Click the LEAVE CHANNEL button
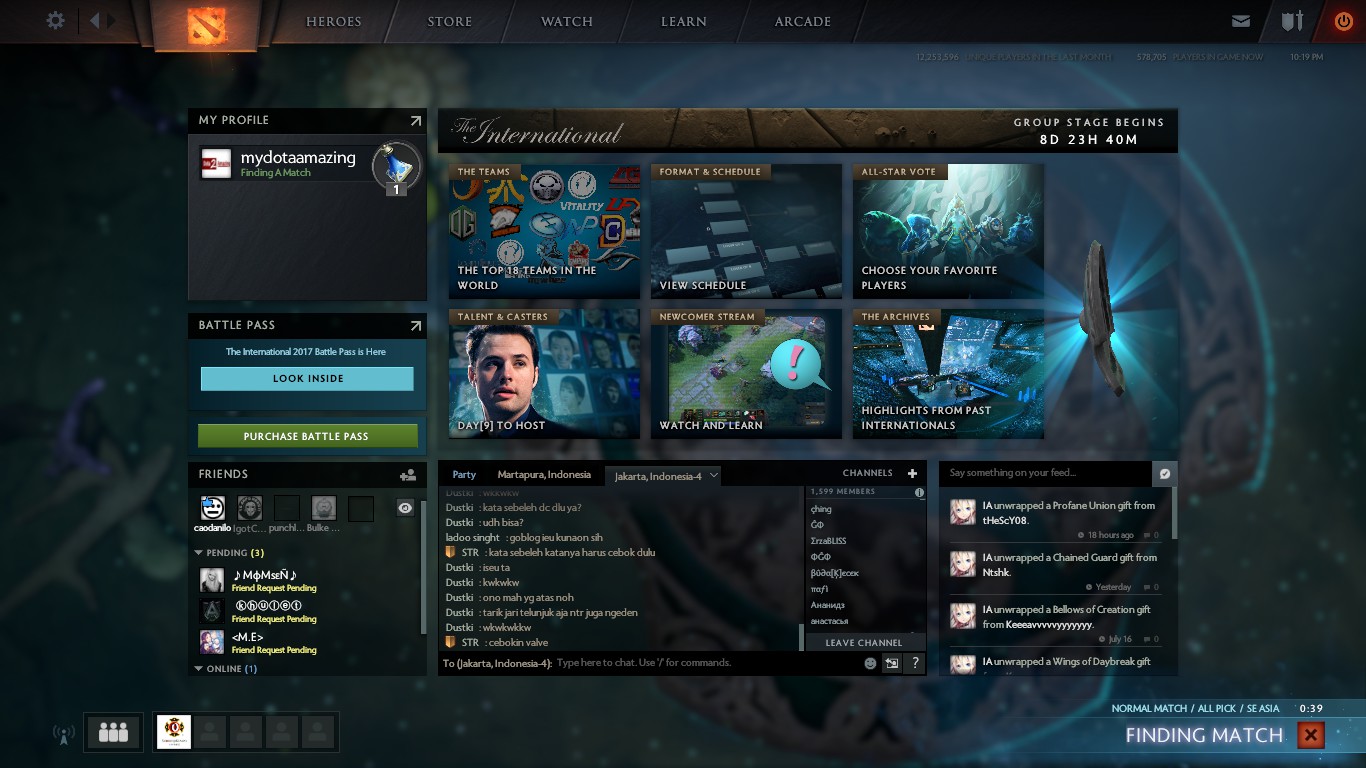 click(x=862, y=642)
